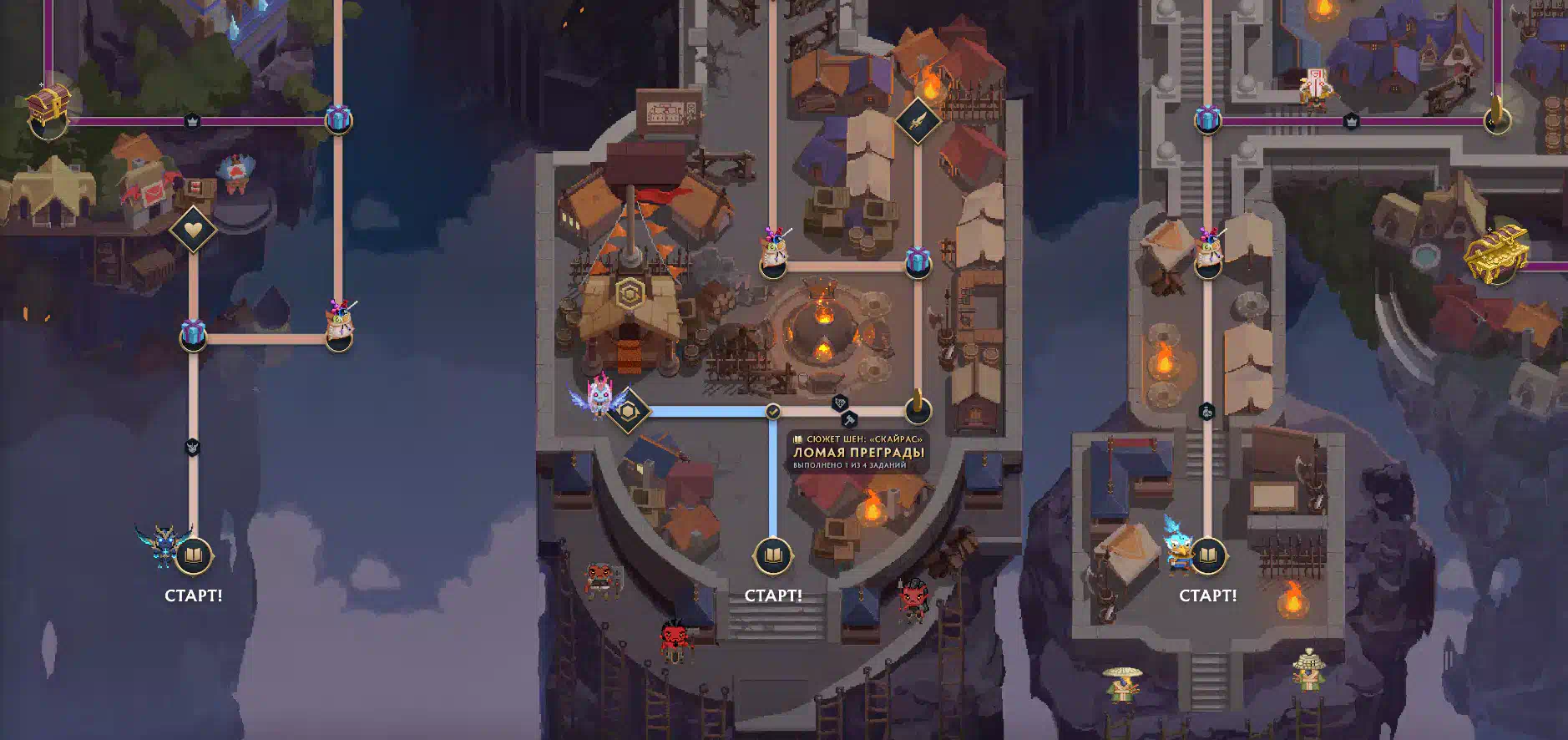Open the start book node beside the blue-flamed bird
Image resolution: width=1568 pixels, height=740 pixels.
[x=1207, y=555]
